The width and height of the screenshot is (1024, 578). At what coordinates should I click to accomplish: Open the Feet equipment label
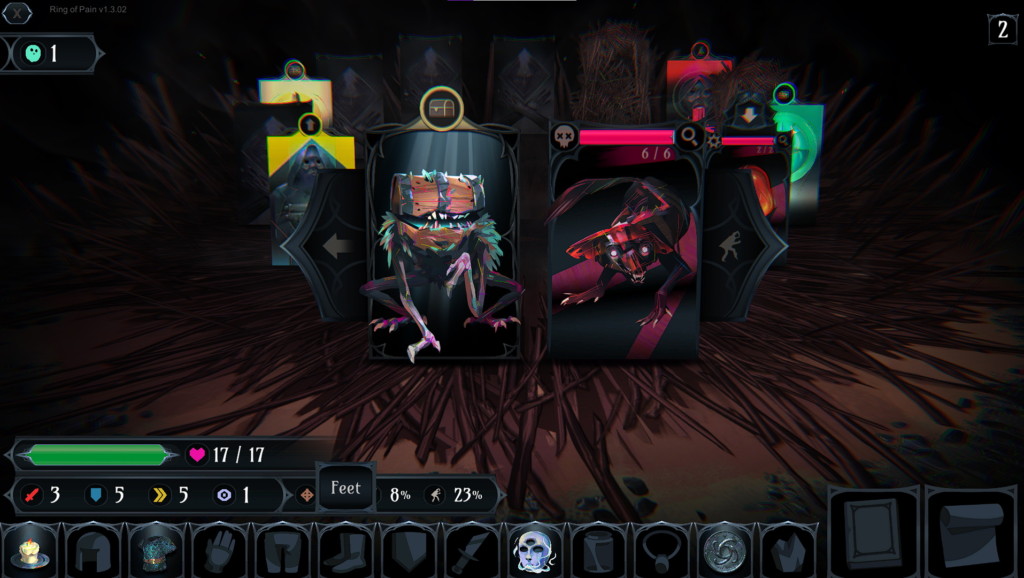tap(346, 489)
